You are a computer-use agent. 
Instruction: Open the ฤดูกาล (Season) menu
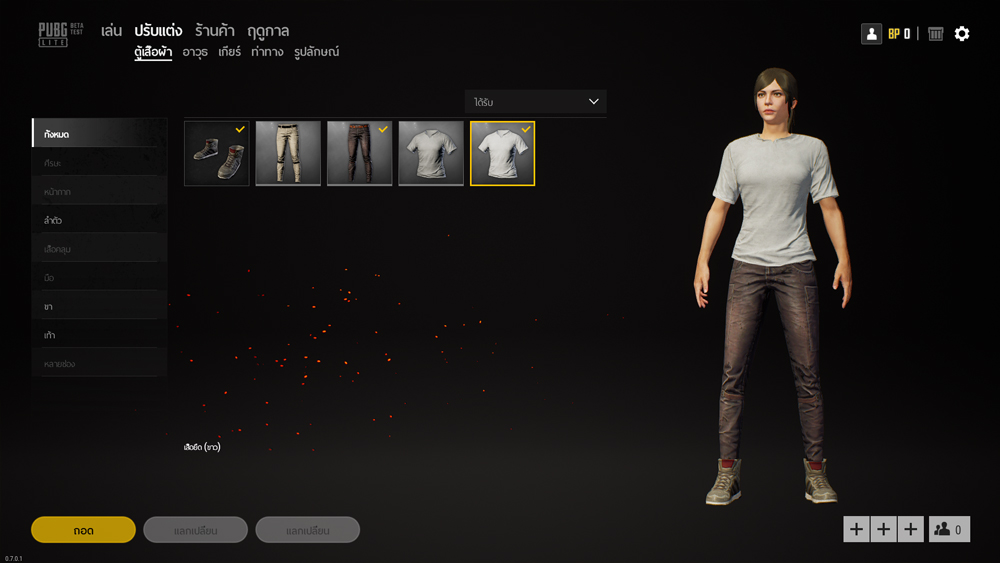point(268,31)
